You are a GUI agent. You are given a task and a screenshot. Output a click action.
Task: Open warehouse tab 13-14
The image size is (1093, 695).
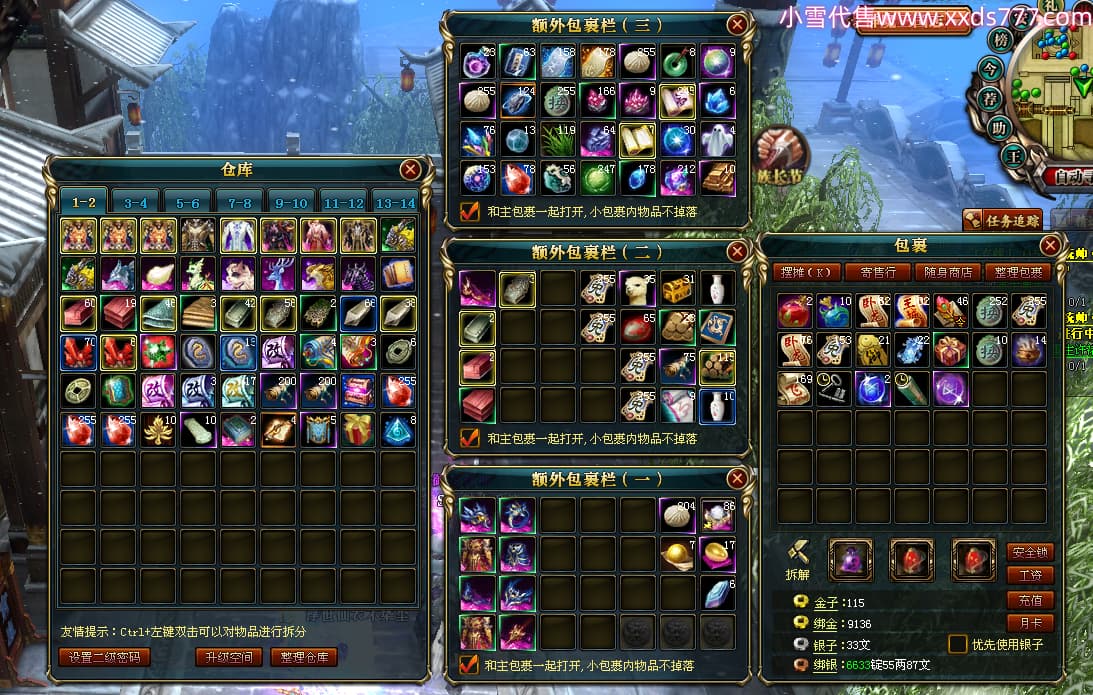coord(395,202)
